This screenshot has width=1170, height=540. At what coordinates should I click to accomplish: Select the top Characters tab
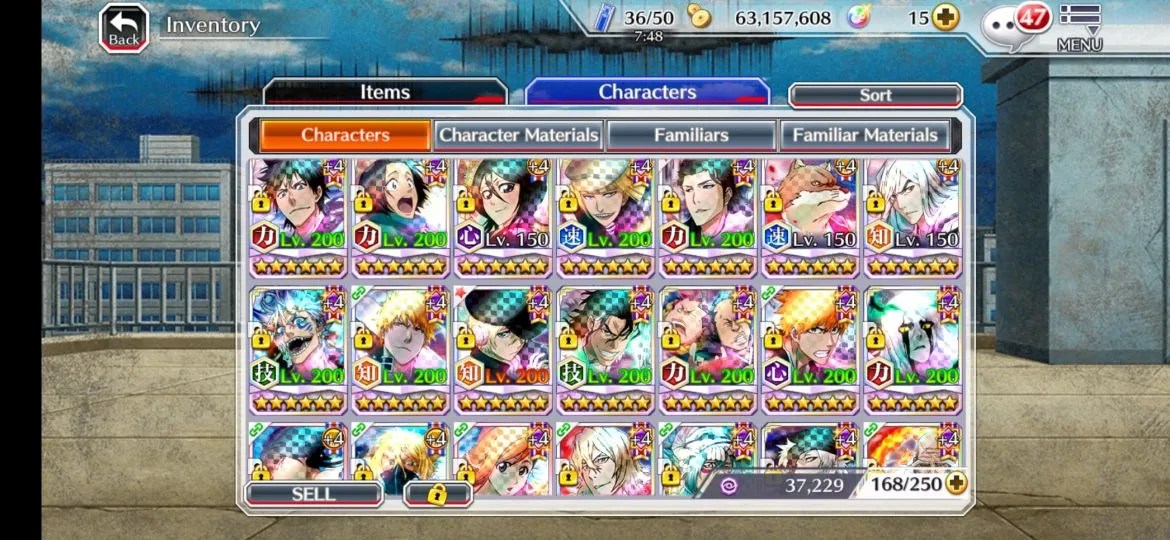647,92
